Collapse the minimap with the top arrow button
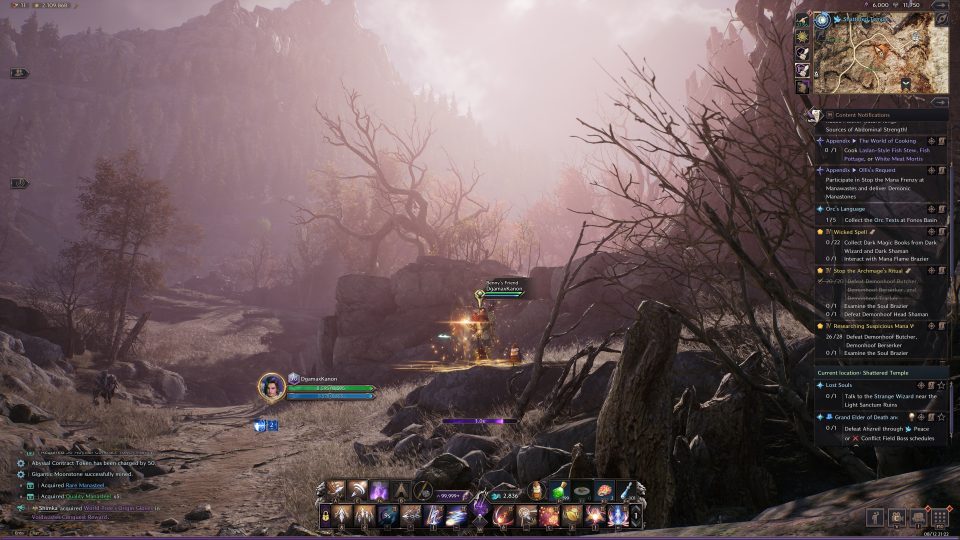This screenshot has width=960, height=540. 939,5
